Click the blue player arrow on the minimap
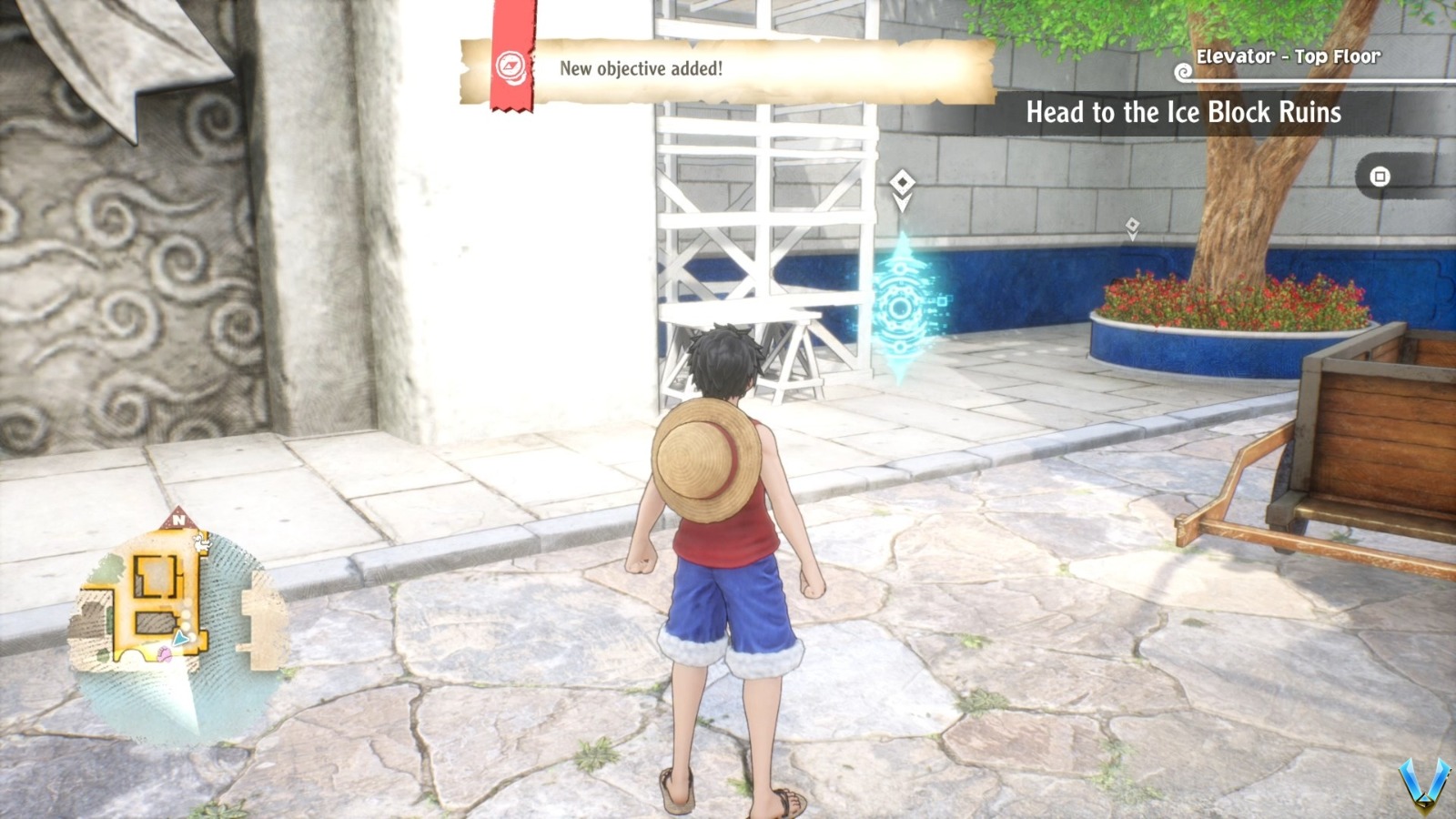Screen dimensions: 1456x819 click(180, 637)
